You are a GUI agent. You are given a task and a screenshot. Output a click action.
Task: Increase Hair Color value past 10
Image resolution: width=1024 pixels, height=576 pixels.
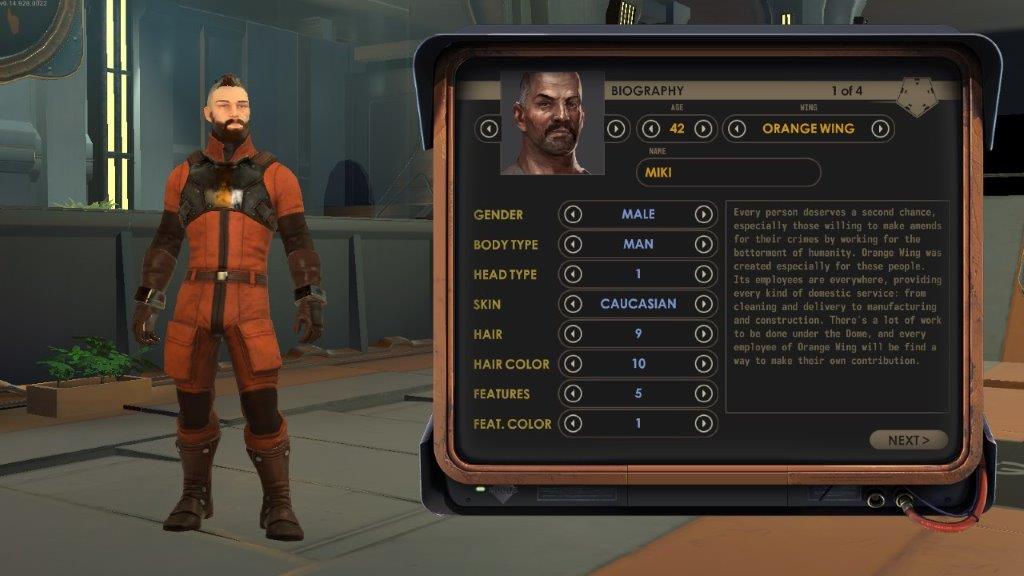704,364
